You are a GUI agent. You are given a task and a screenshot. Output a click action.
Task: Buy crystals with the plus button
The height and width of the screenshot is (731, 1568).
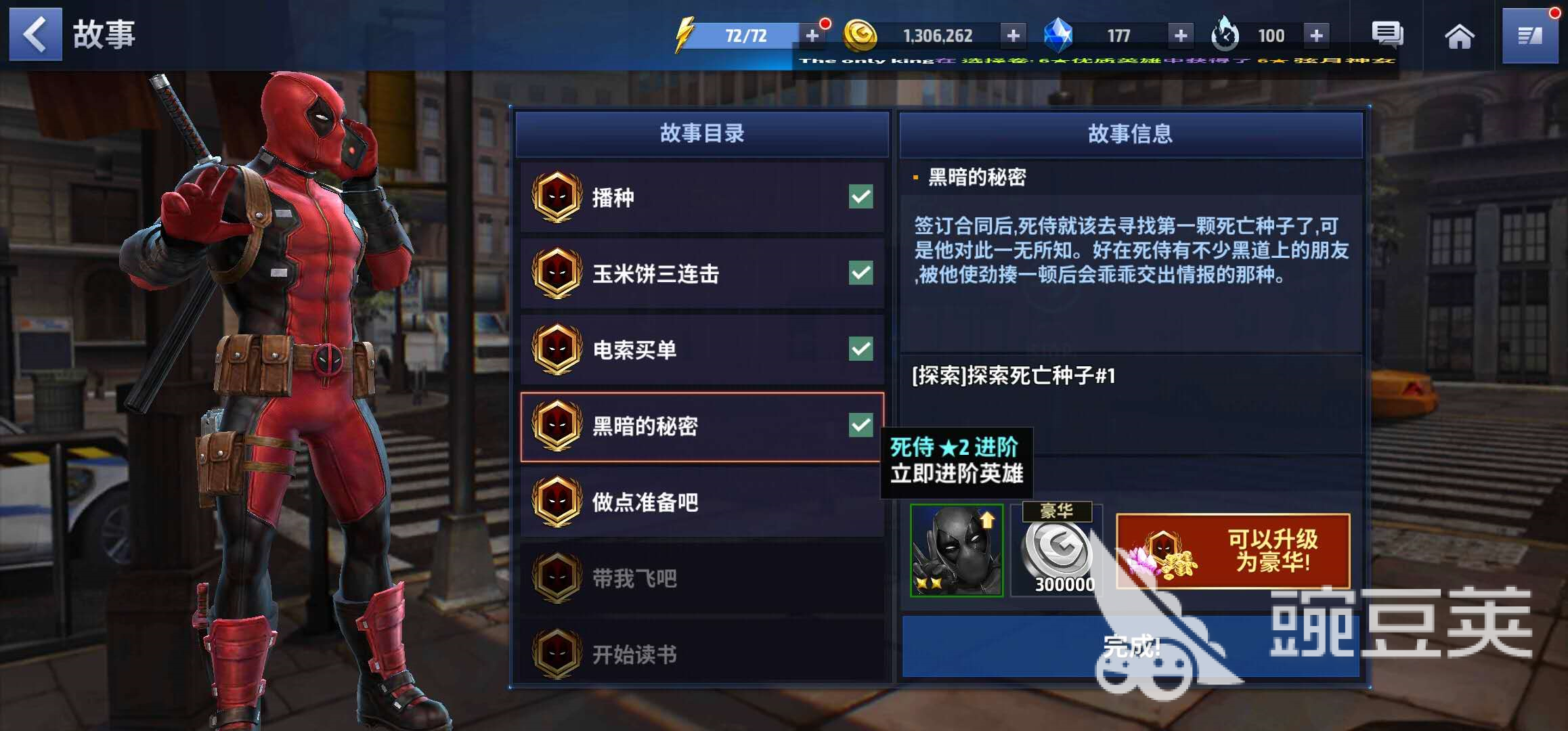click(x=1180, y=35)
